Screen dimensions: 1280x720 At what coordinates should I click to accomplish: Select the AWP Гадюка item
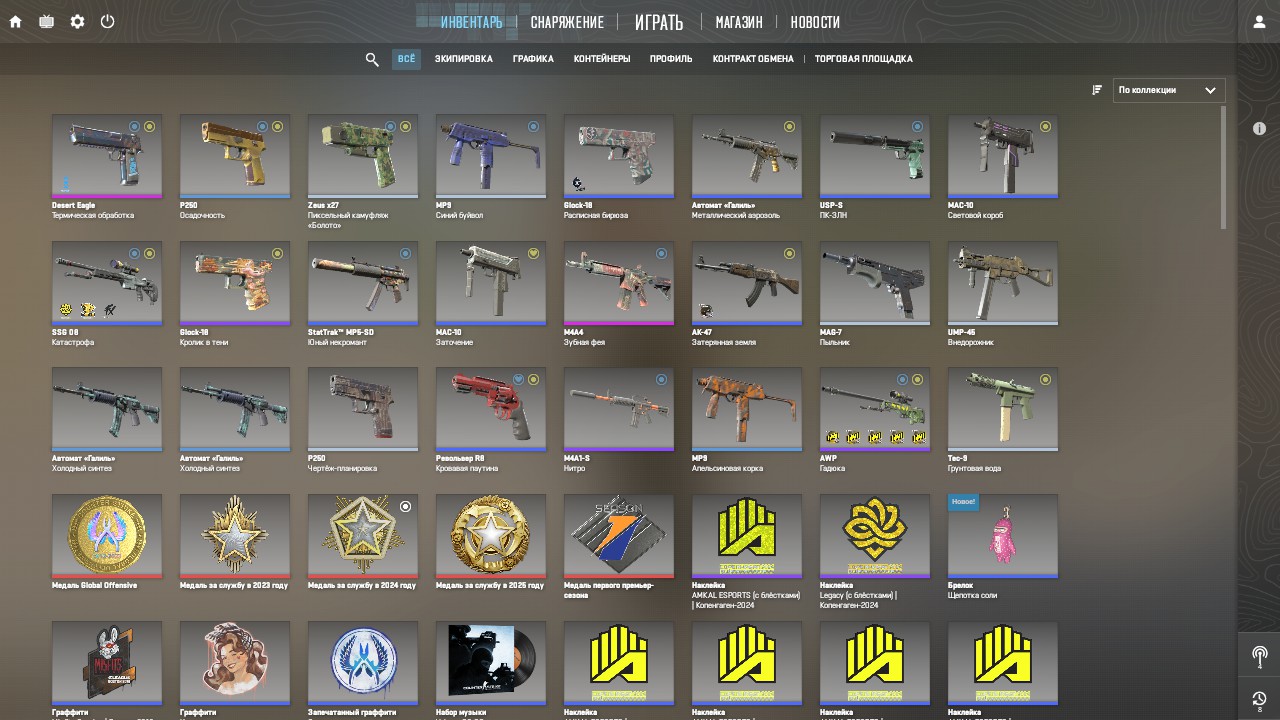(x=875, y=408)
